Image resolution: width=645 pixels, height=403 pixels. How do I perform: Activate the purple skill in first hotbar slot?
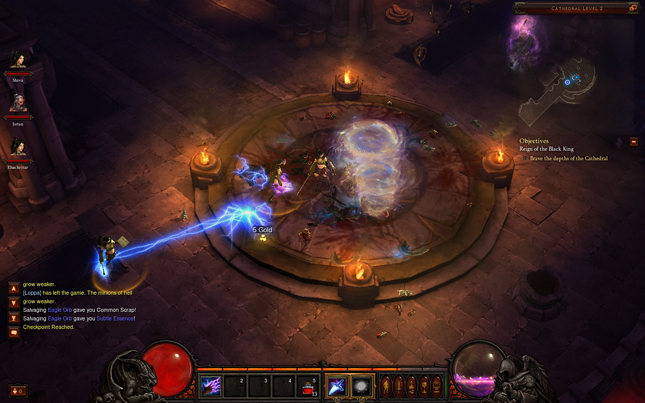point(213,386)
